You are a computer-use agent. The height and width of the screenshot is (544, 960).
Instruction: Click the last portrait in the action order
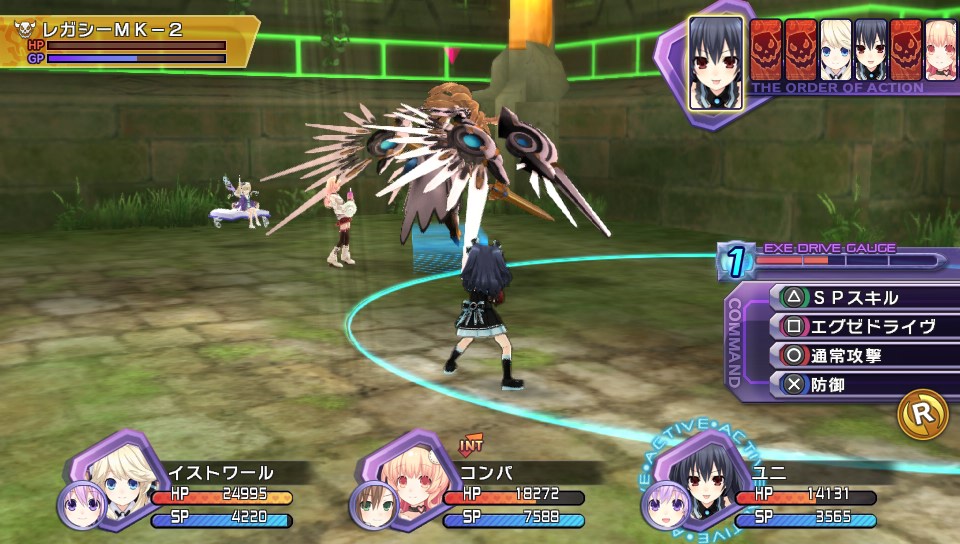coord(940,50)
